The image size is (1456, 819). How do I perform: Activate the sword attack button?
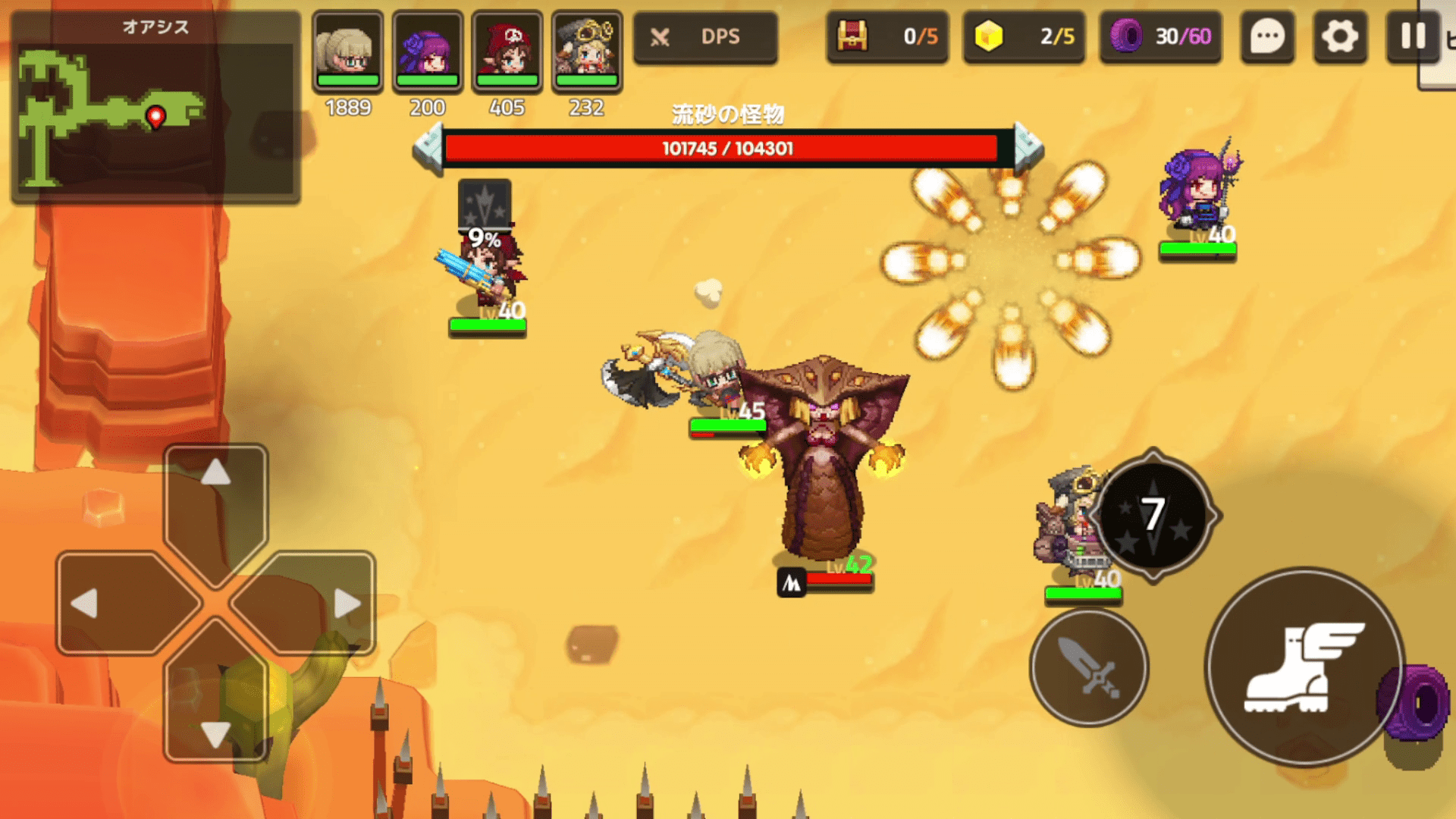coord(1089,667)
